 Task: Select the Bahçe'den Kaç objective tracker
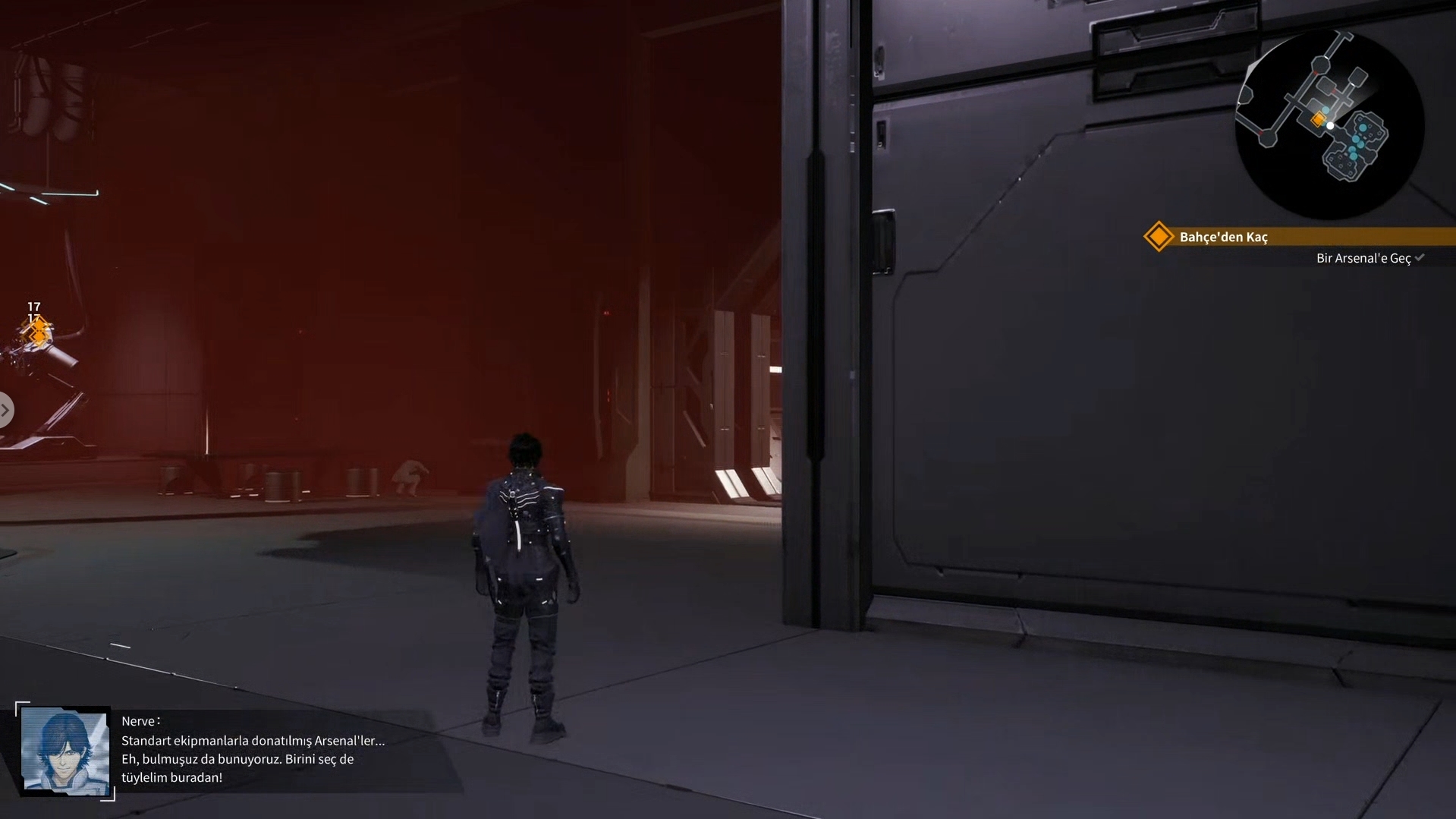1223,237
